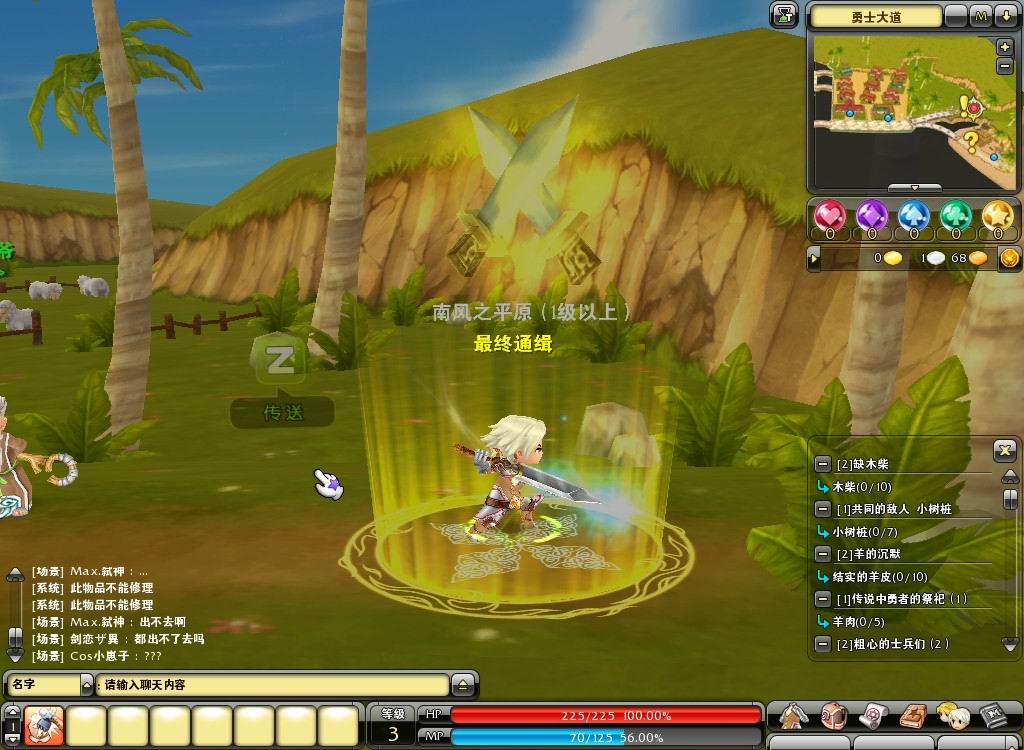Screen dimensions: 1024x750
Task: Click the down-arrow button beside the map title
Action: [x=1004, y=16]
